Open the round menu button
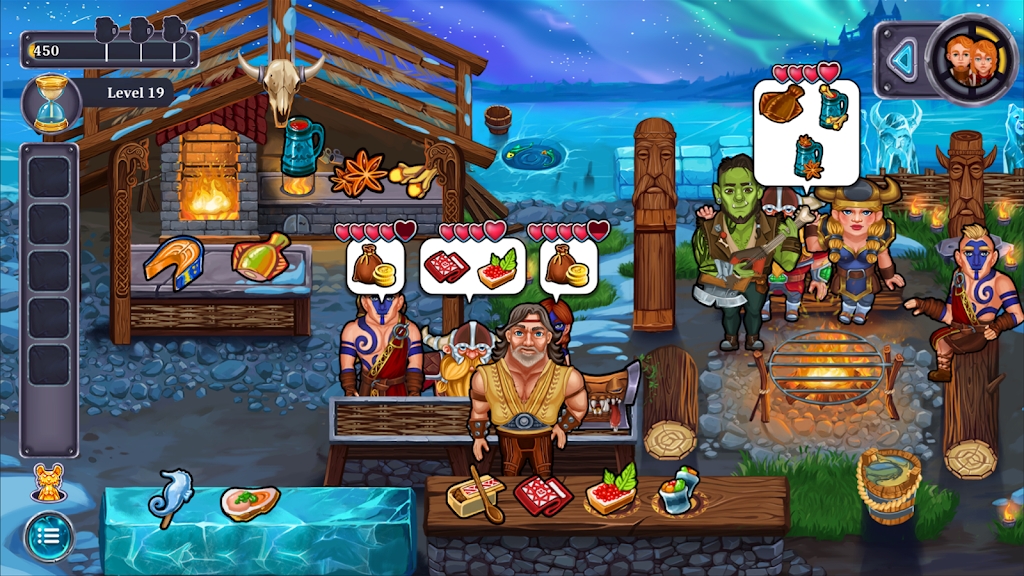This screenshot has width=1024, height=576. [x=49, y=536]
